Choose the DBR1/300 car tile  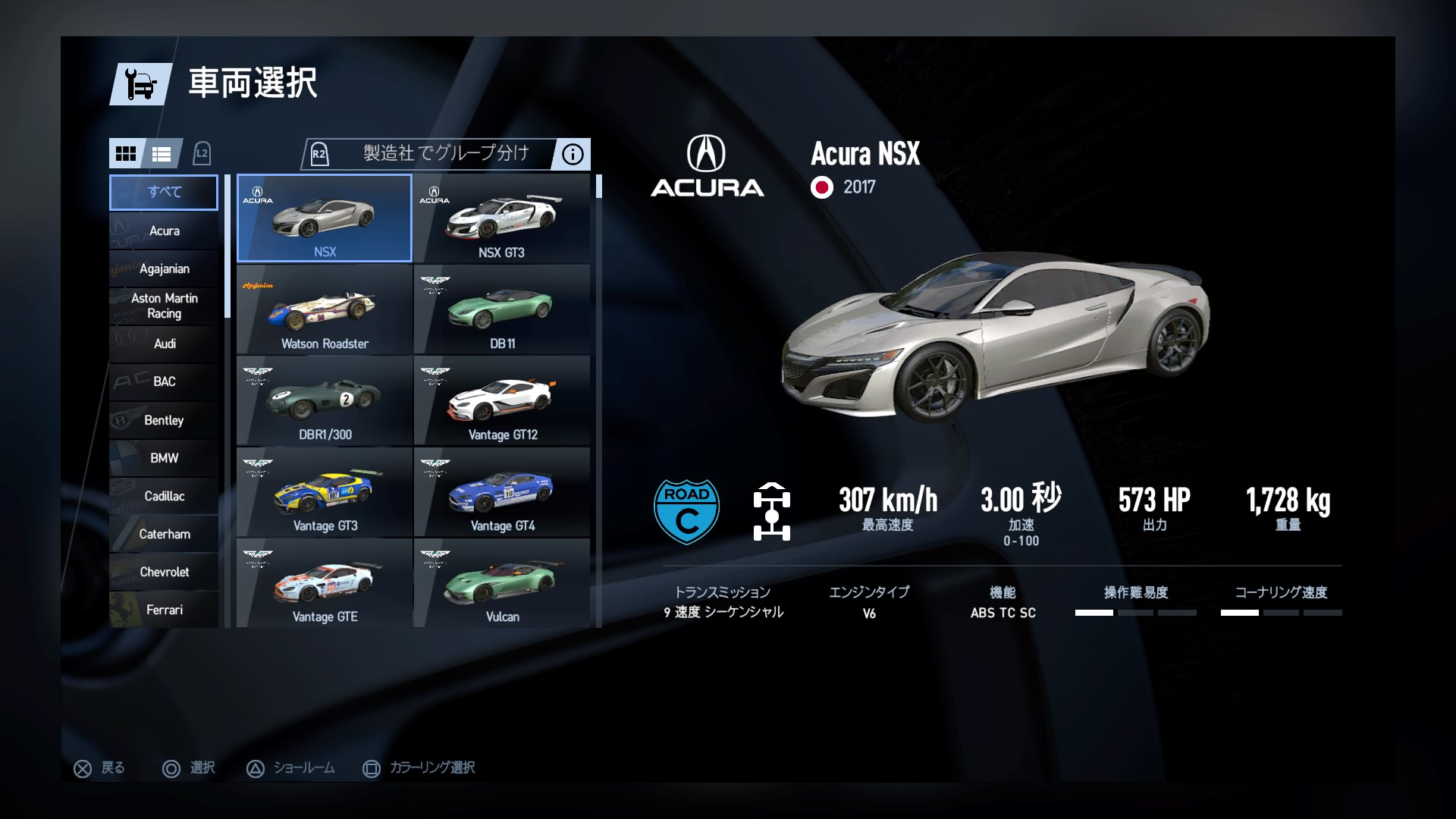click(325, 400)
